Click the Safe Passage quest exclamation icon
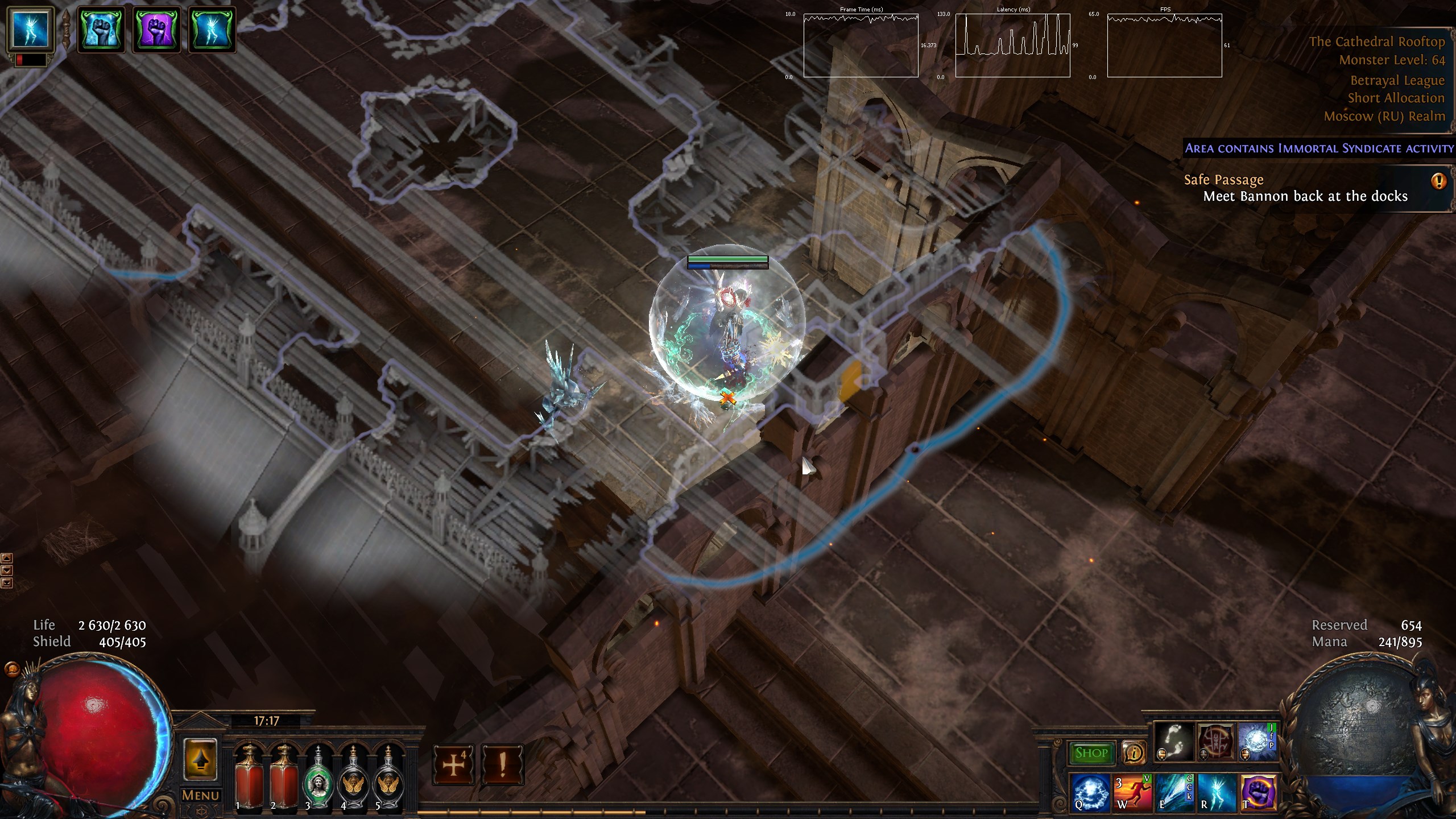Screen dimensions: 1456x819 1438,181
